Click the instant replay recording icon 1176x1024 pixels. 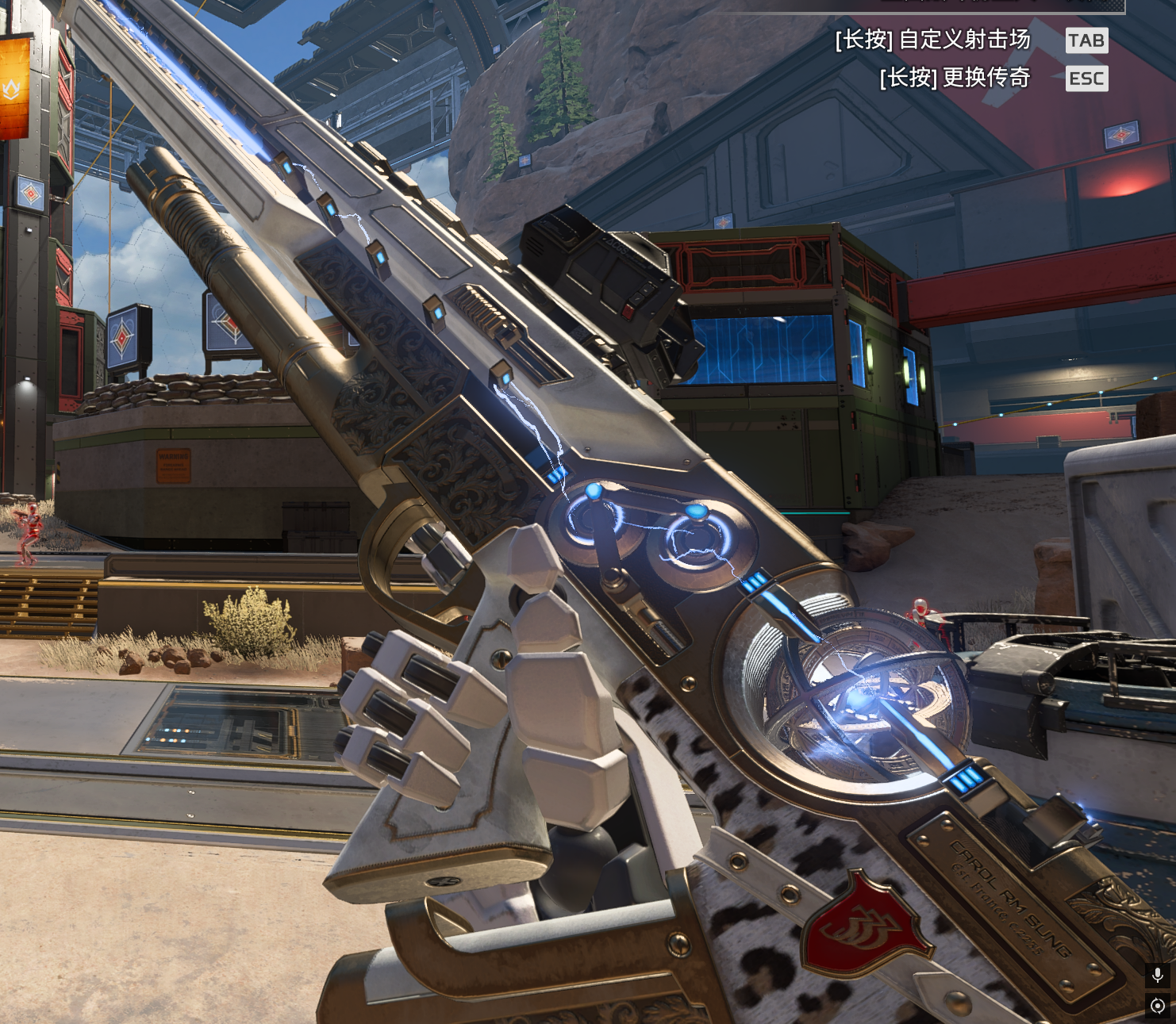[x=1158, y=1006]
